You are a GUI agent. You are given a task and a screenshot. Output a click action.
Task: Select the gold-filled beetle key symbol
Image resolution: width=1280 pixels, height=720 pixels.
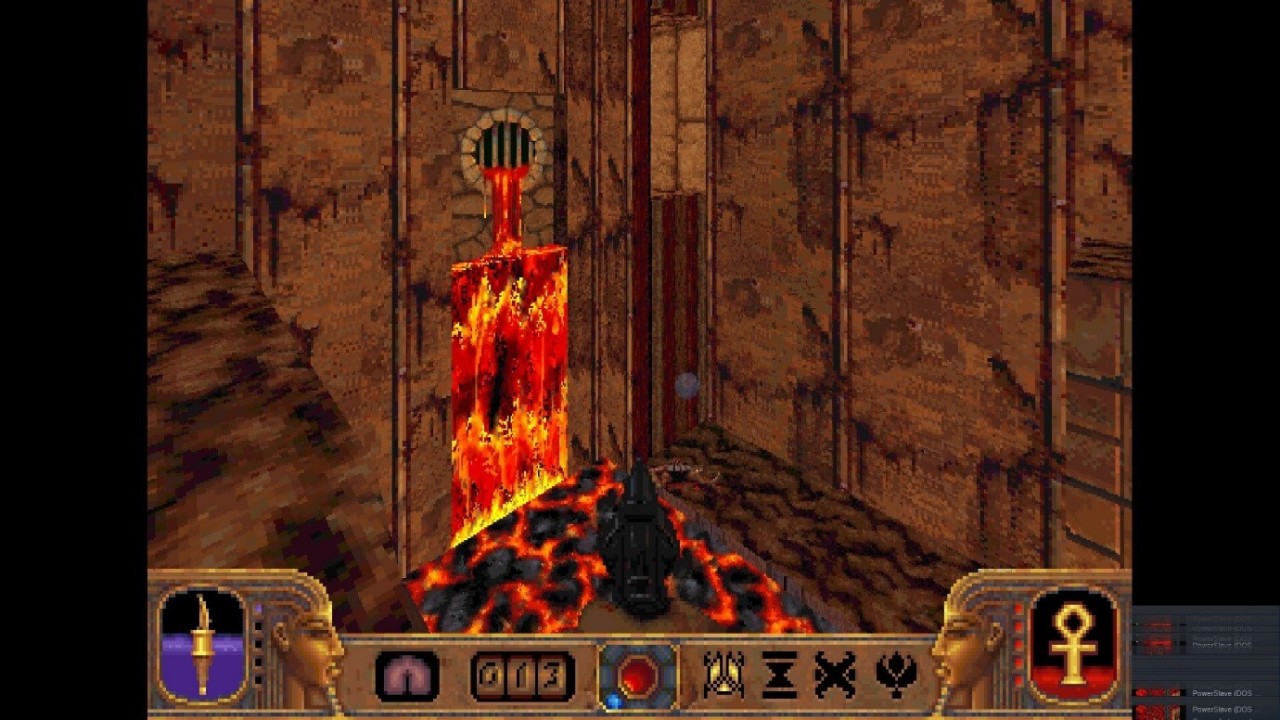coord(722,675)
